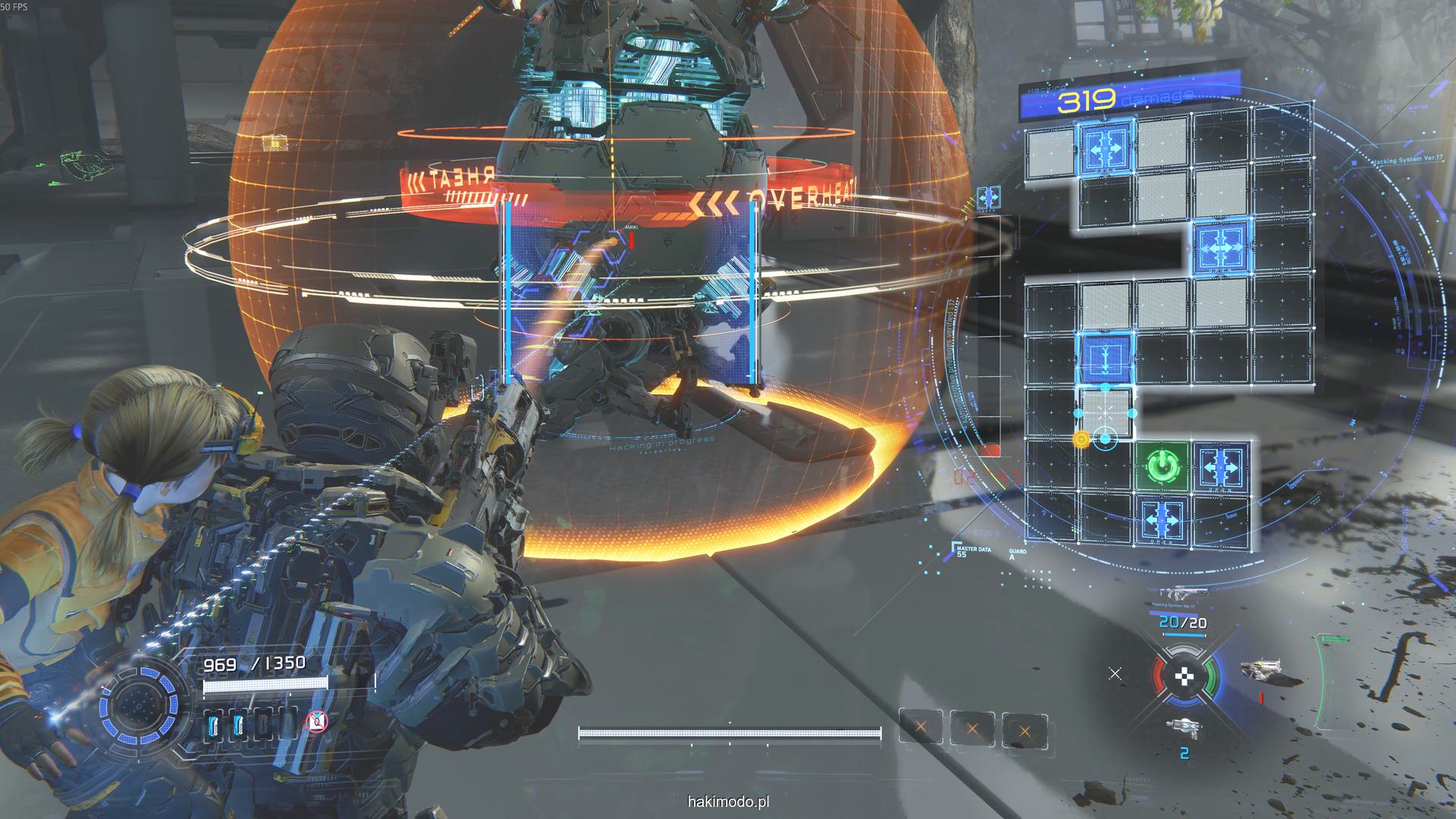
Task: Select the orange dot on the hacking grid
Action: [x=1081, y=439]
